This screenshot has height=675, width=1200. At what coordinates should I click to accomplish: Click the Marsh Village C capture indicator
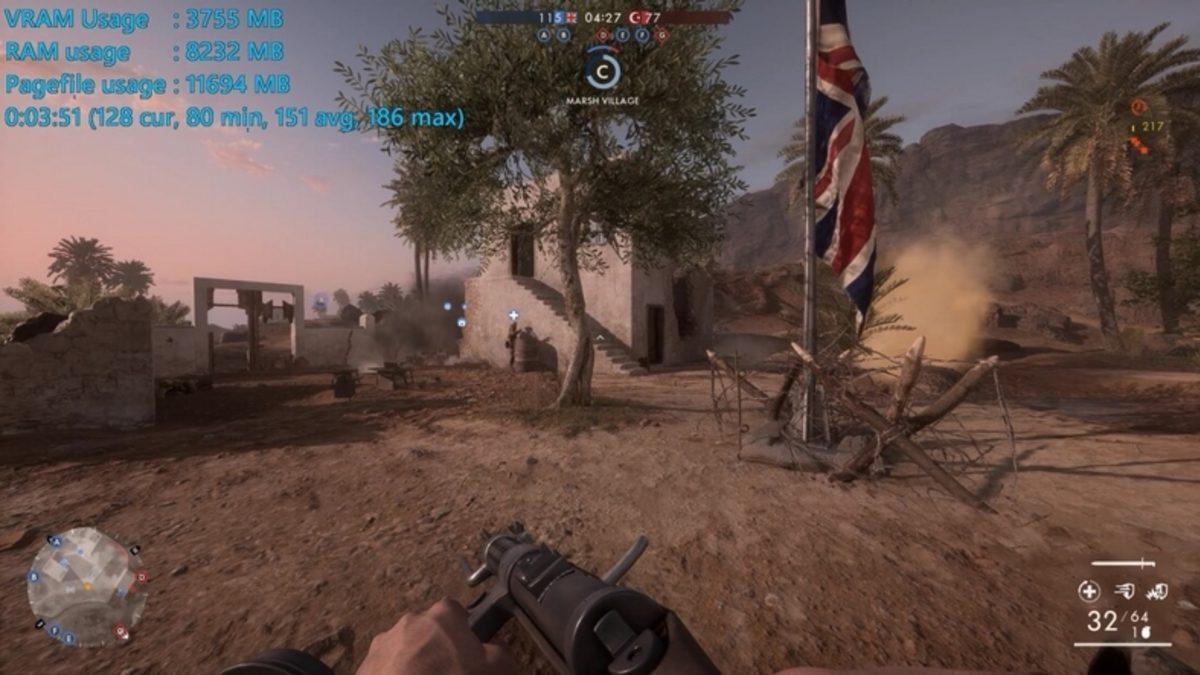(x=602, y=68)
